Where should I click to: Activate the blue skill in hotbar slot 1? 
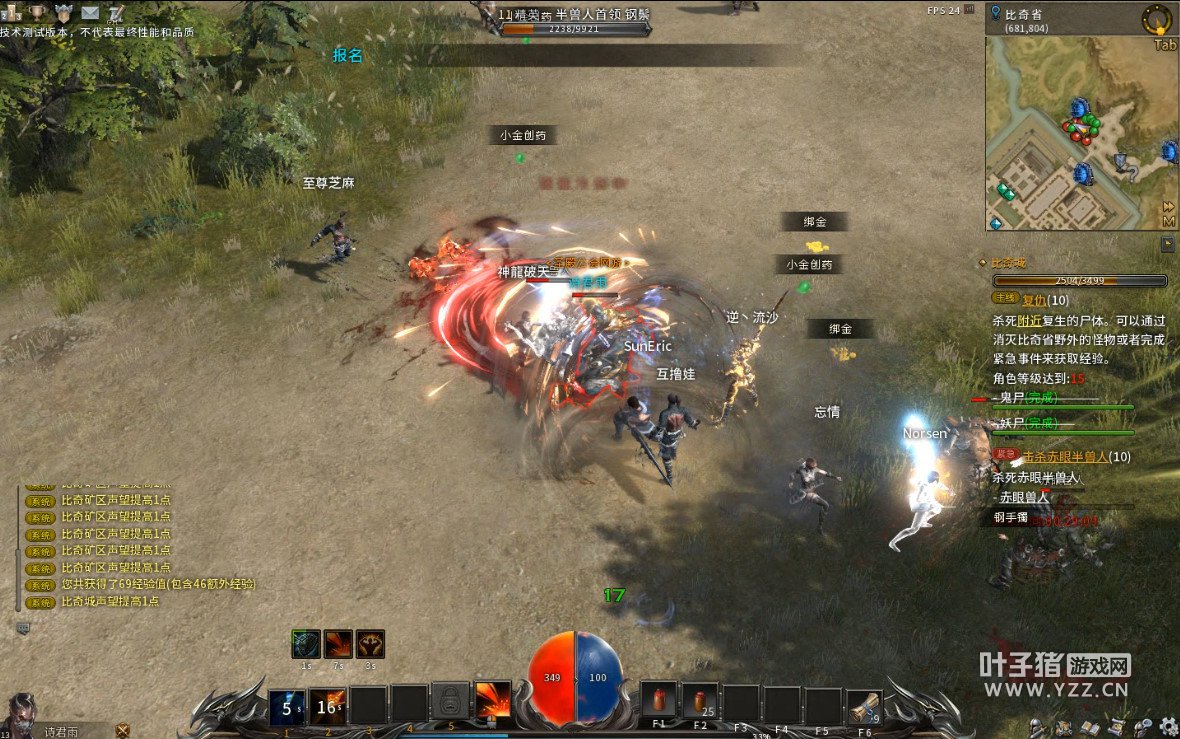click(x=287, y=706)
